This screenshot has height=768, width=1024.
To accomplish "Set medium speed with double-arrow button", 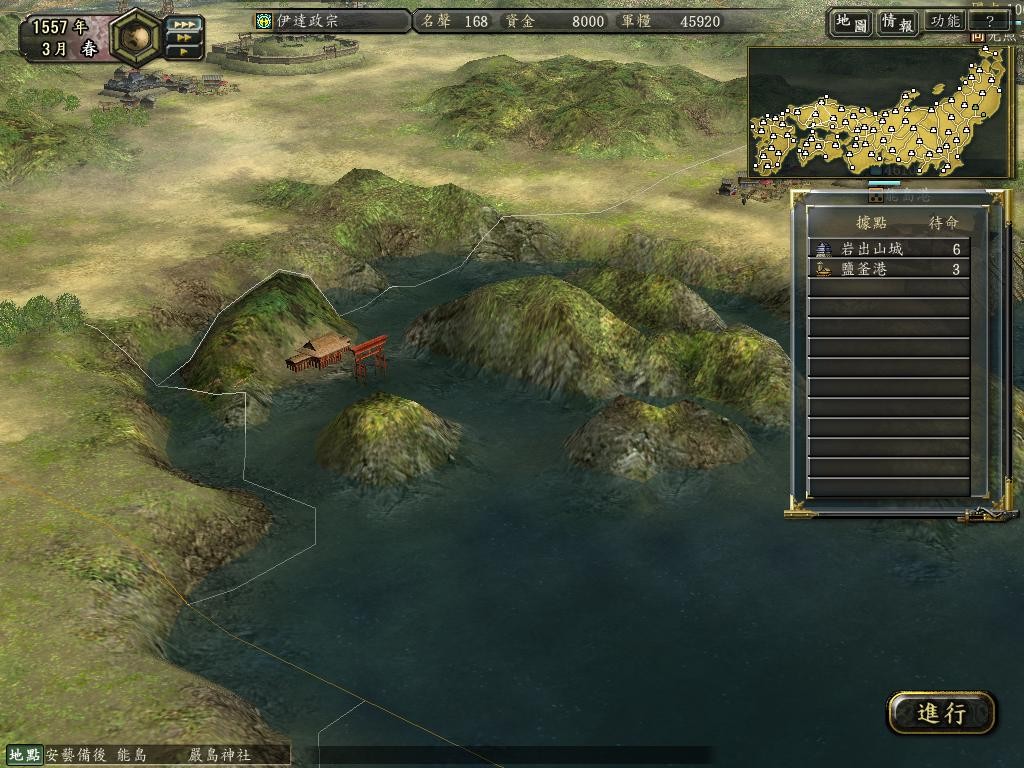I will click(x=184, y=38).
